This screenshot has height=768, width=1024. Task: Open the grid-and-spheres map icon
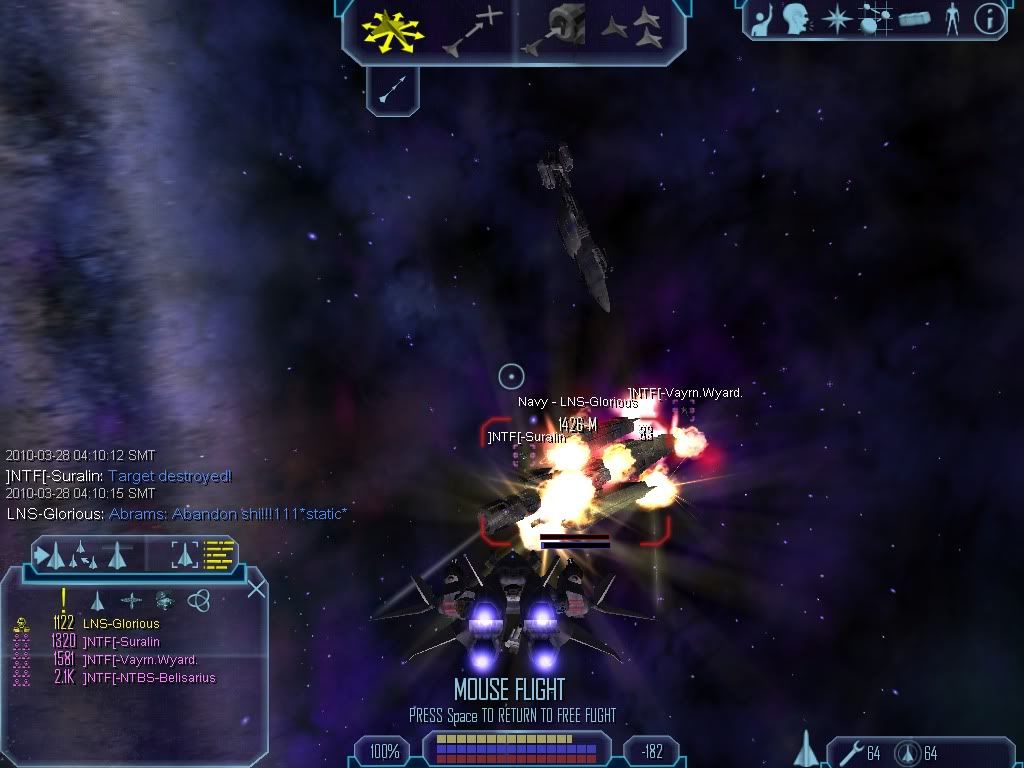pos(875,19)
